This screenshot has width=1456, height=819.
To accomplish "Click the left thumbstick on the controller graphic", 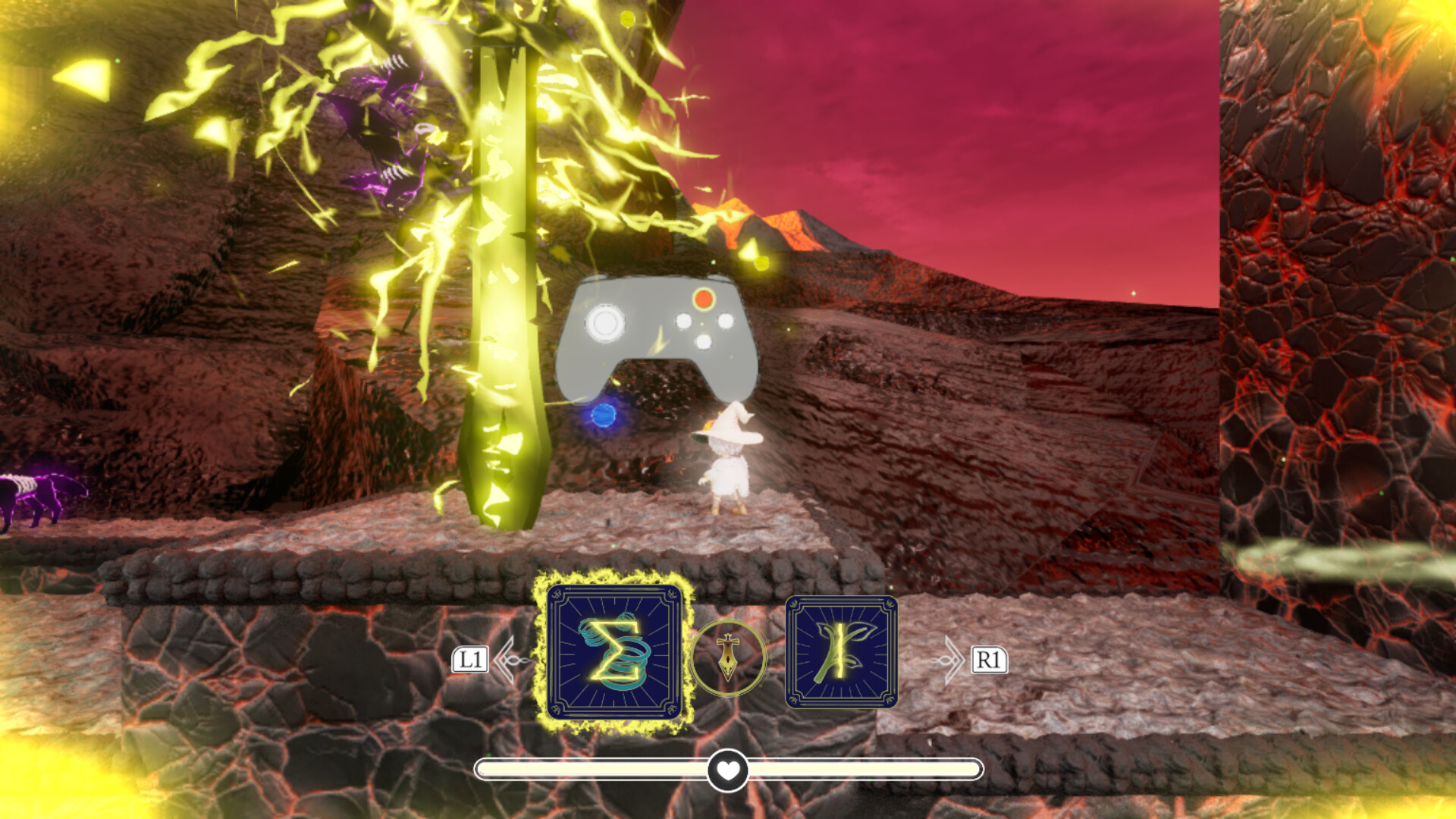I will 605,325.
